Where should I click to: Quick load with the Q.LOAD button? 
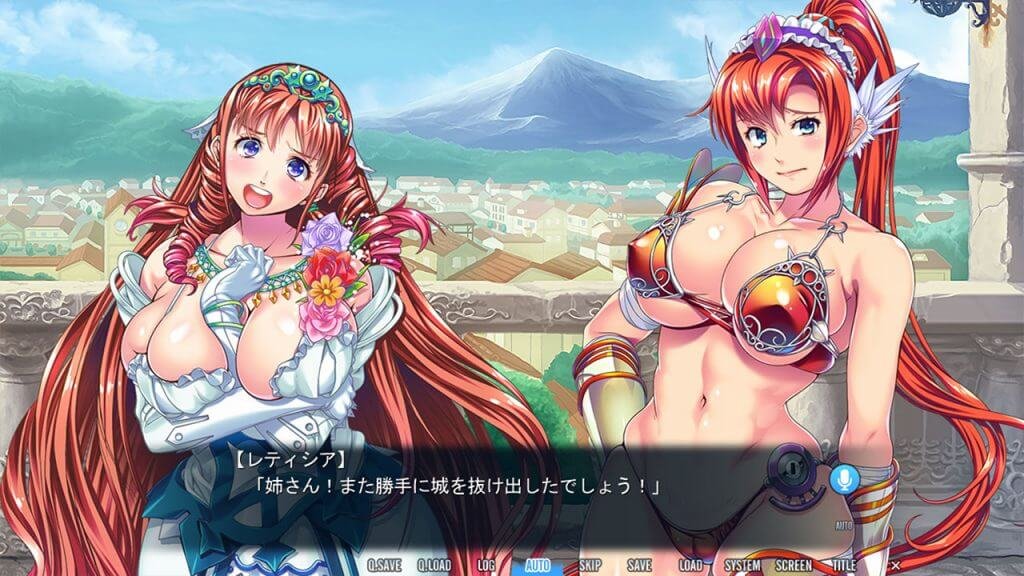[435, 565]
